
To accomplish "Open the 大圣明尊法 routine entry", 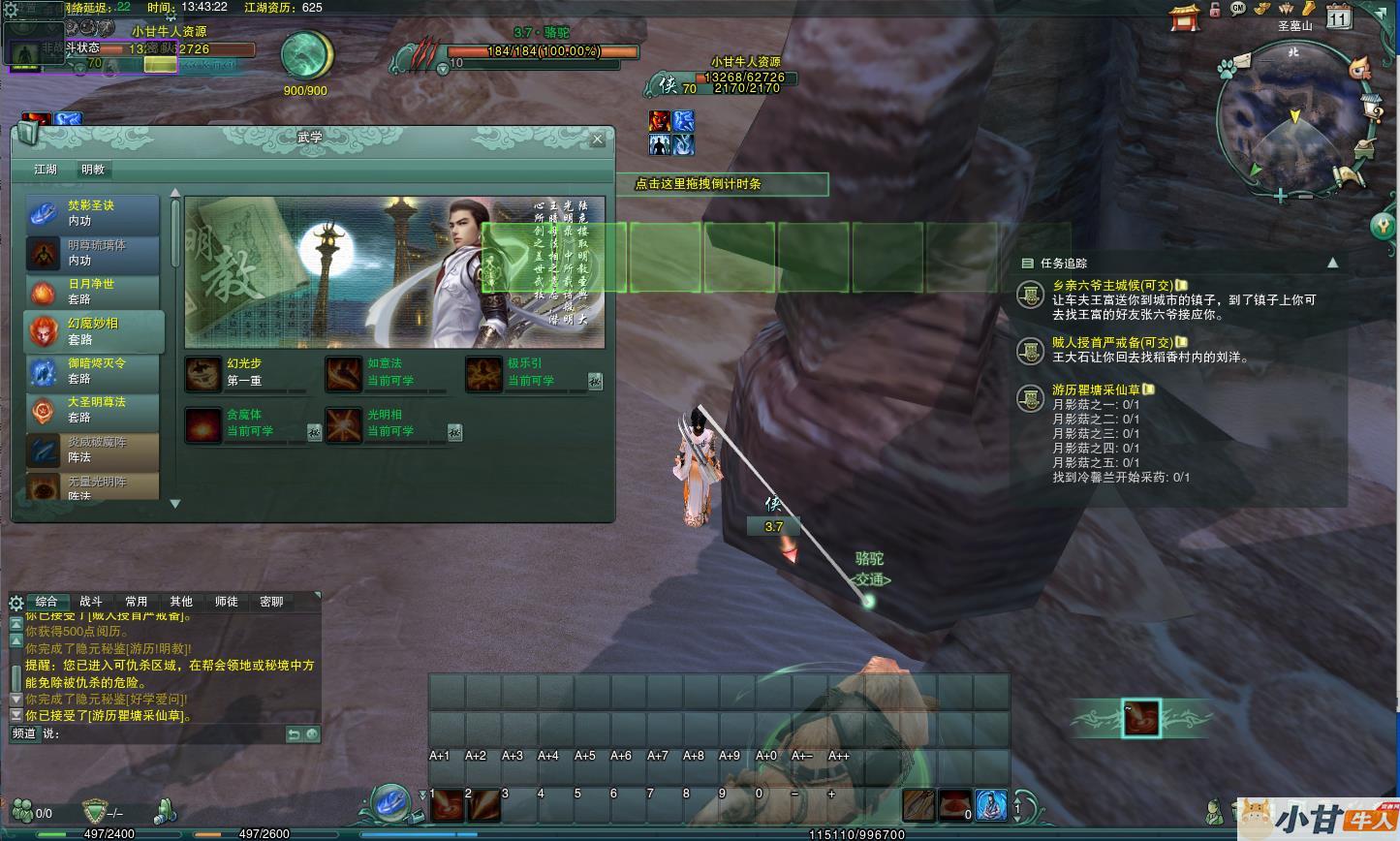I will point(92,410).
